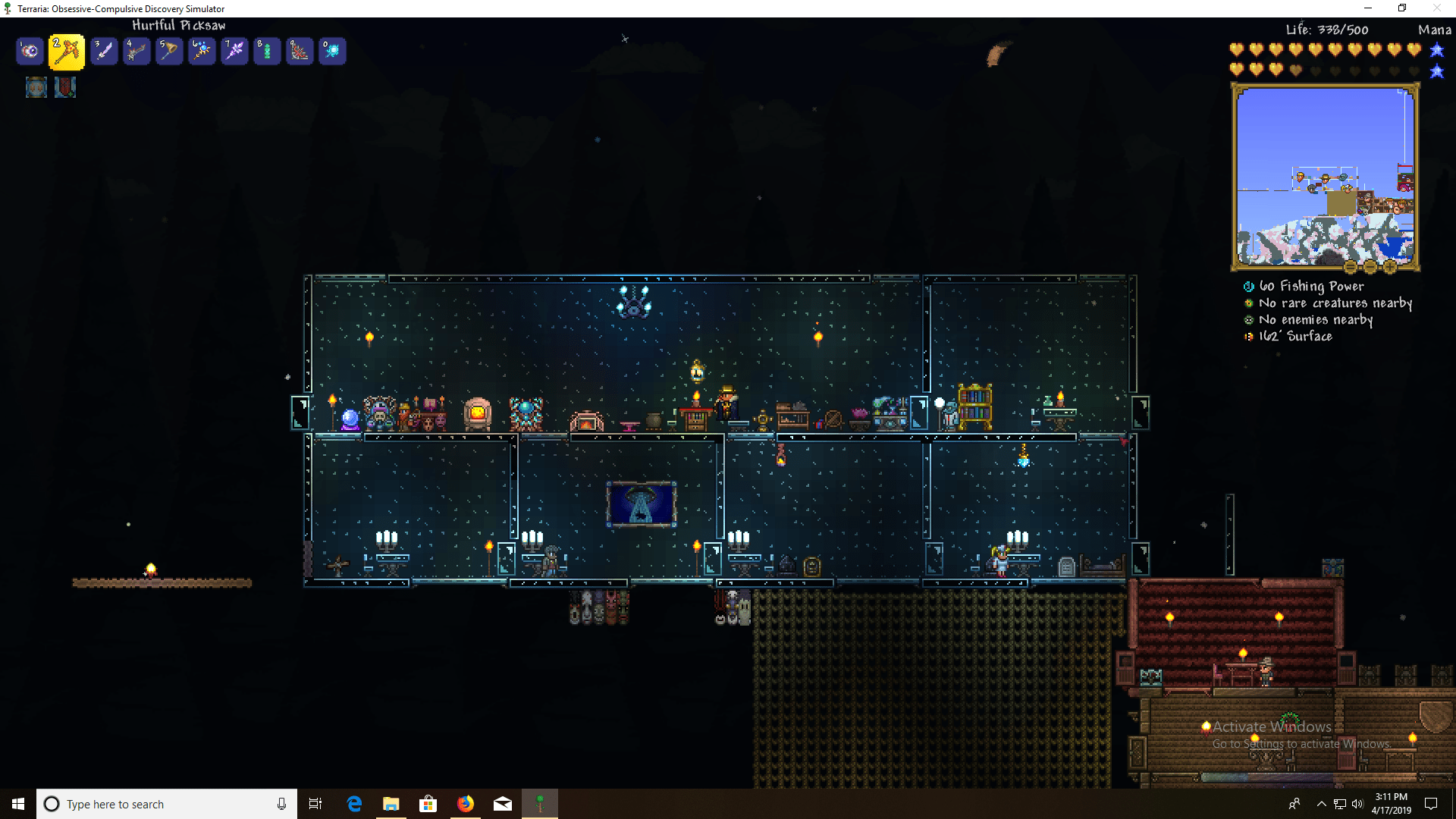1456x819 pixels.
Task: Click the radar icon beside No enemies nearby
Action: (x=1248, y=319)
